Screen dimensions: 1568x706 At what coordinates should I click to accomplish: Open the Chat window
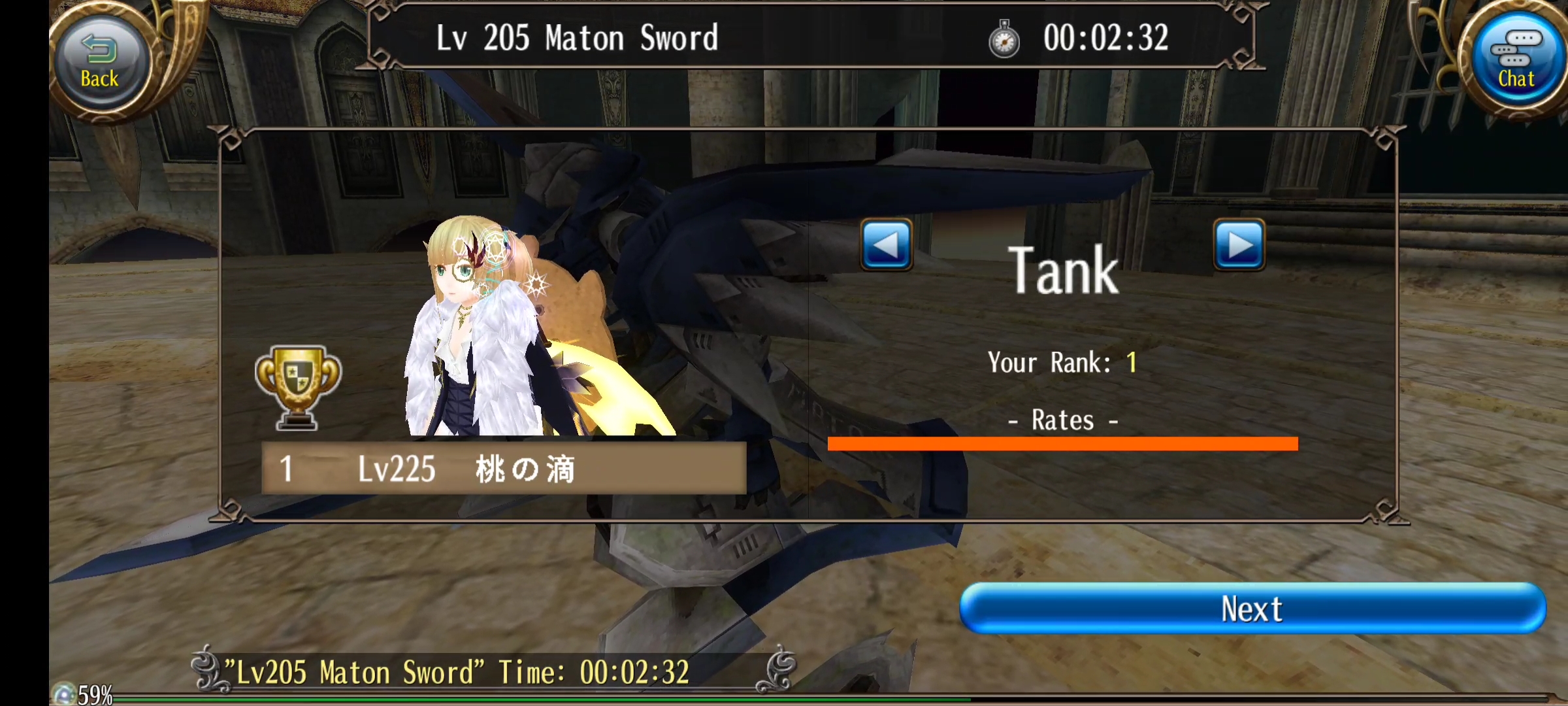[1514, 61]
